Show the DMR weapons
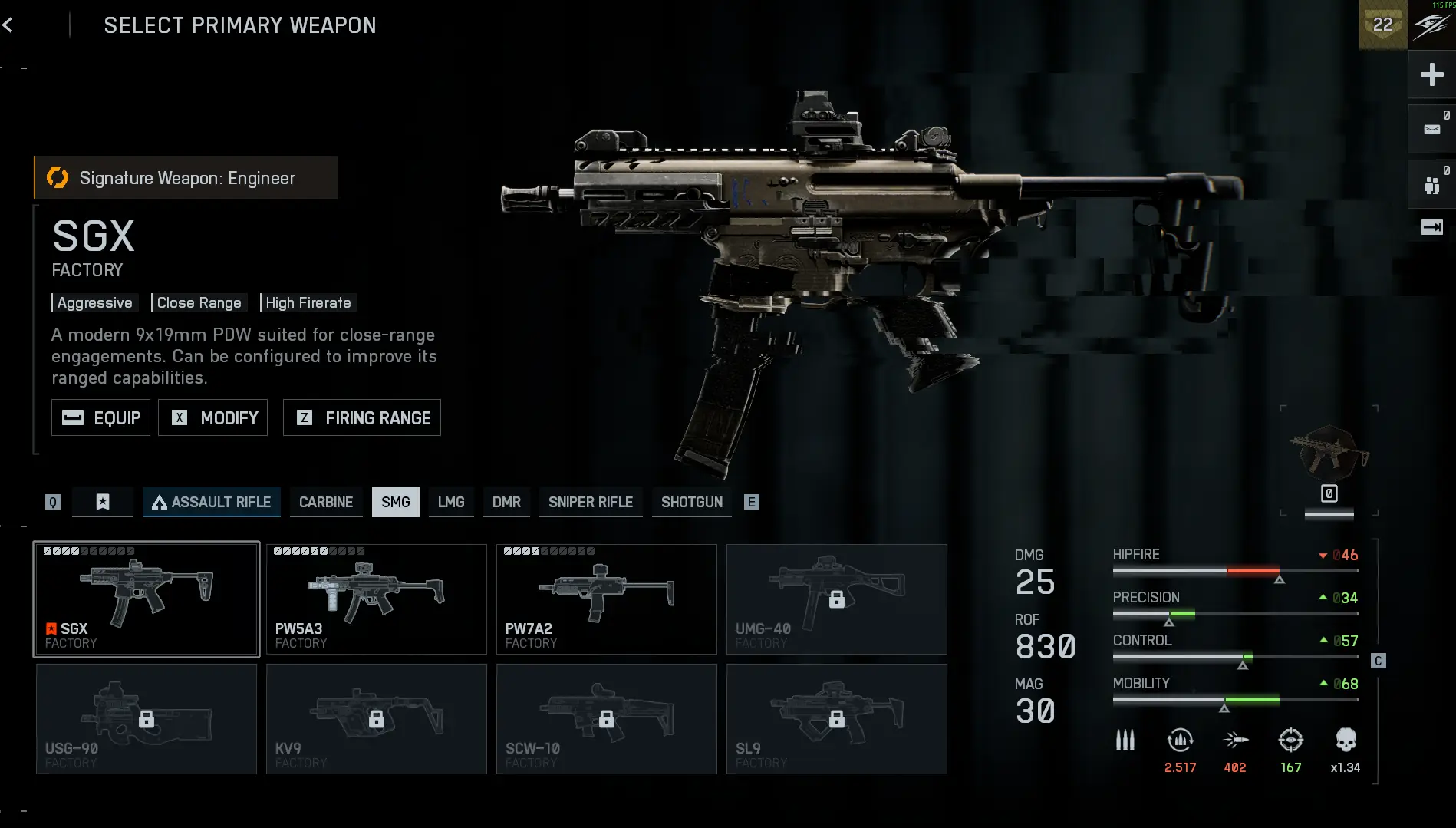 (506, 502)
